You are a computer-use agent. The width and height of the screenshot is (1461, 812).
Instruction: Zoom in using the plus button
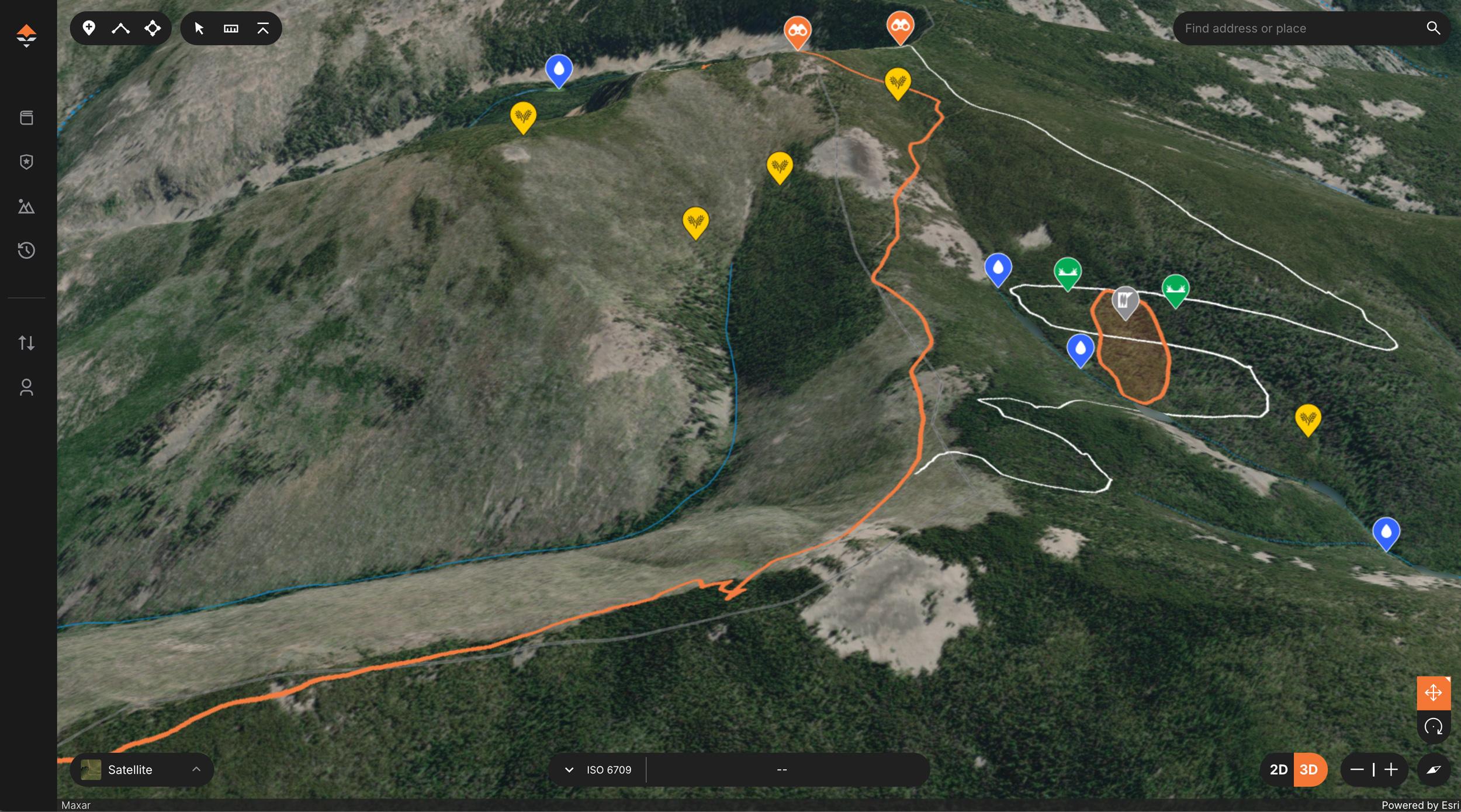coord(1393,769)
